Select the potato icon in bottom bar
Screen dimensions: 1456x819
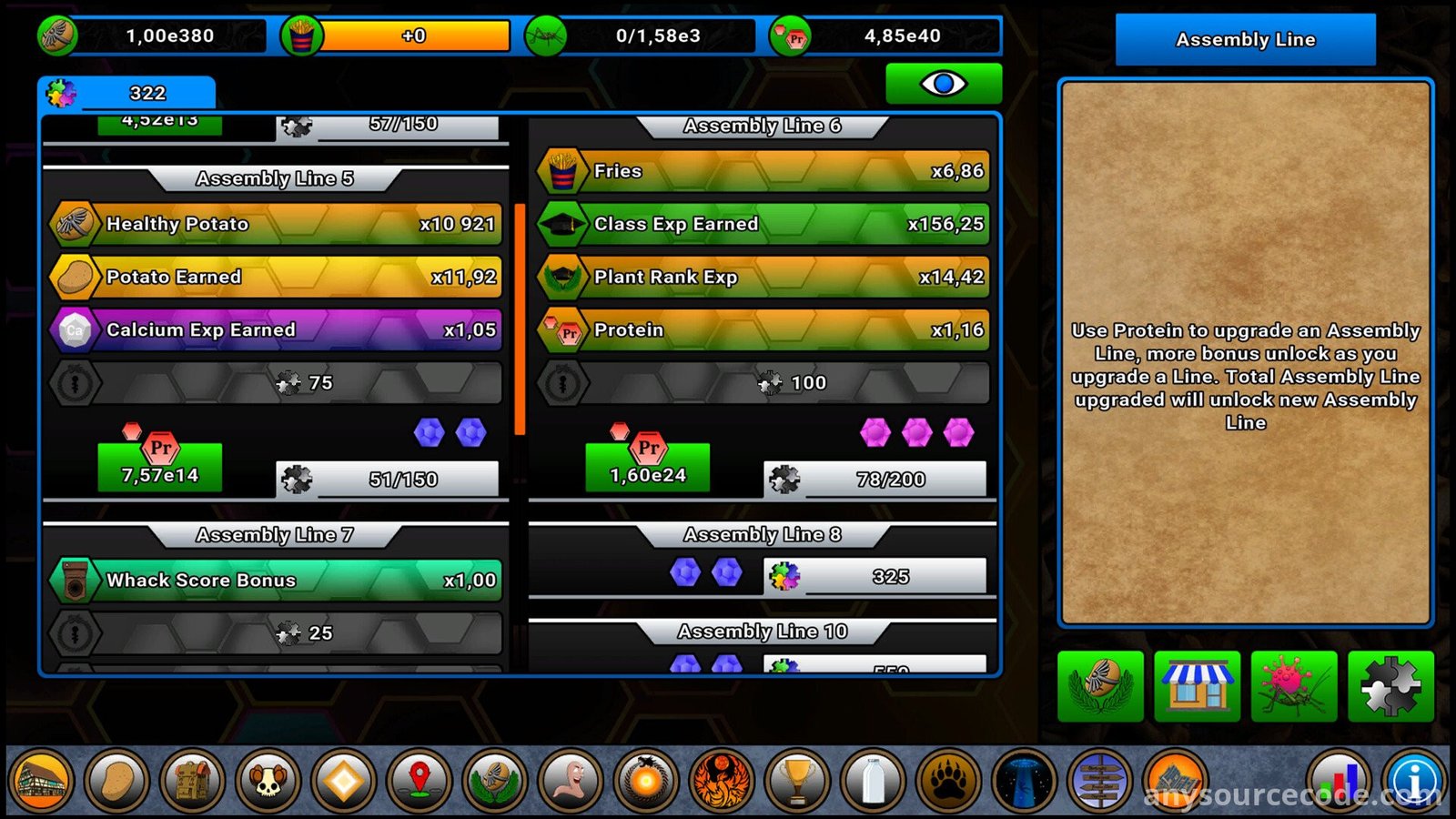pyautogui.click(x=116, y=781)
